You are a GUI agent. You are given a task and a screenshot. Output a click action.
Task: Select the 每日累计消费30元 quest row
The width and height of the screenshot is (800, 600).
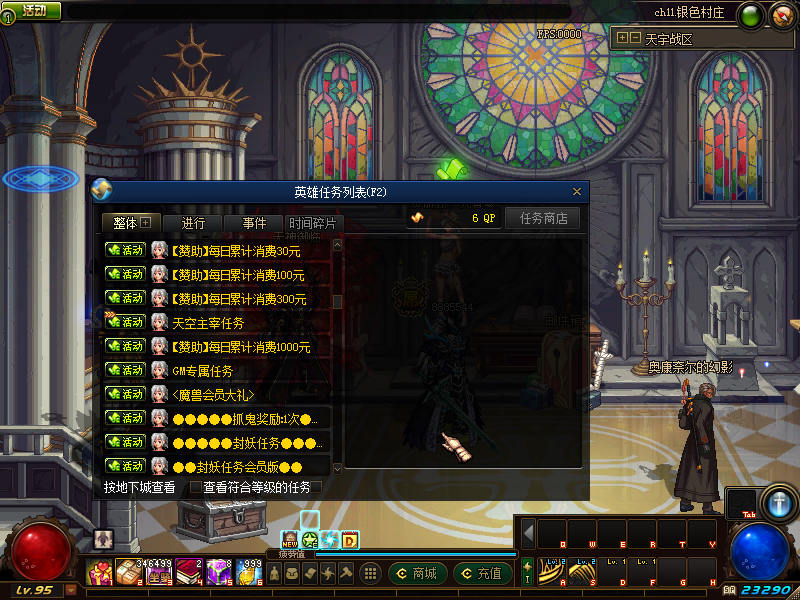pos(238,250)
